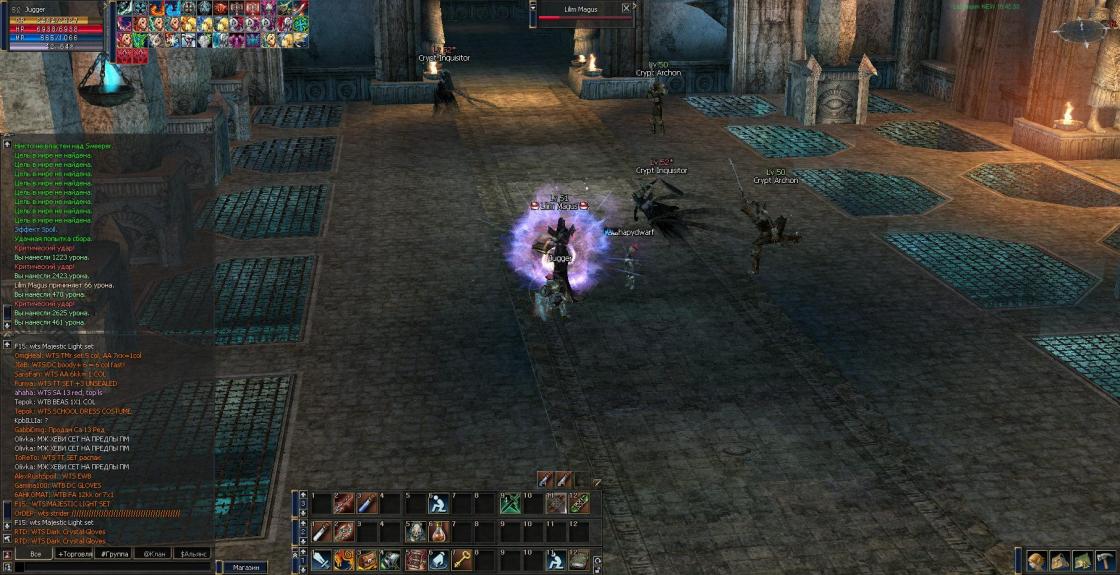Screen dimensions: 1120x575
Task: Switch chat to the Все tab
Action: [x=35, y=553]
